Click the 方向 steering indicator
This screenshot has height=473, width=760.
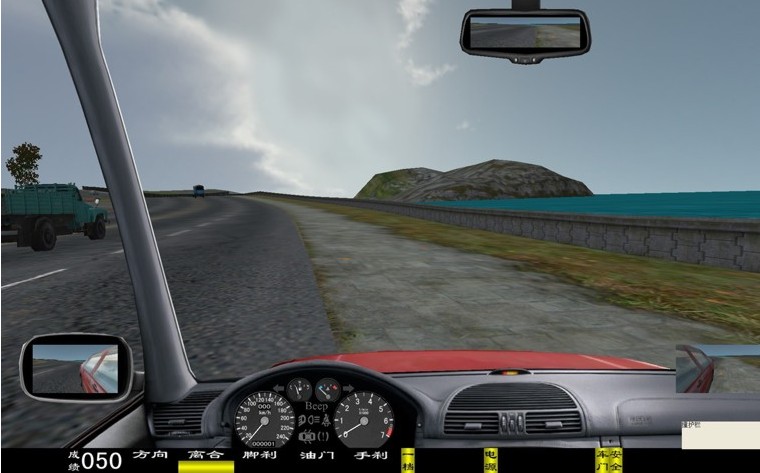[150, 457]
